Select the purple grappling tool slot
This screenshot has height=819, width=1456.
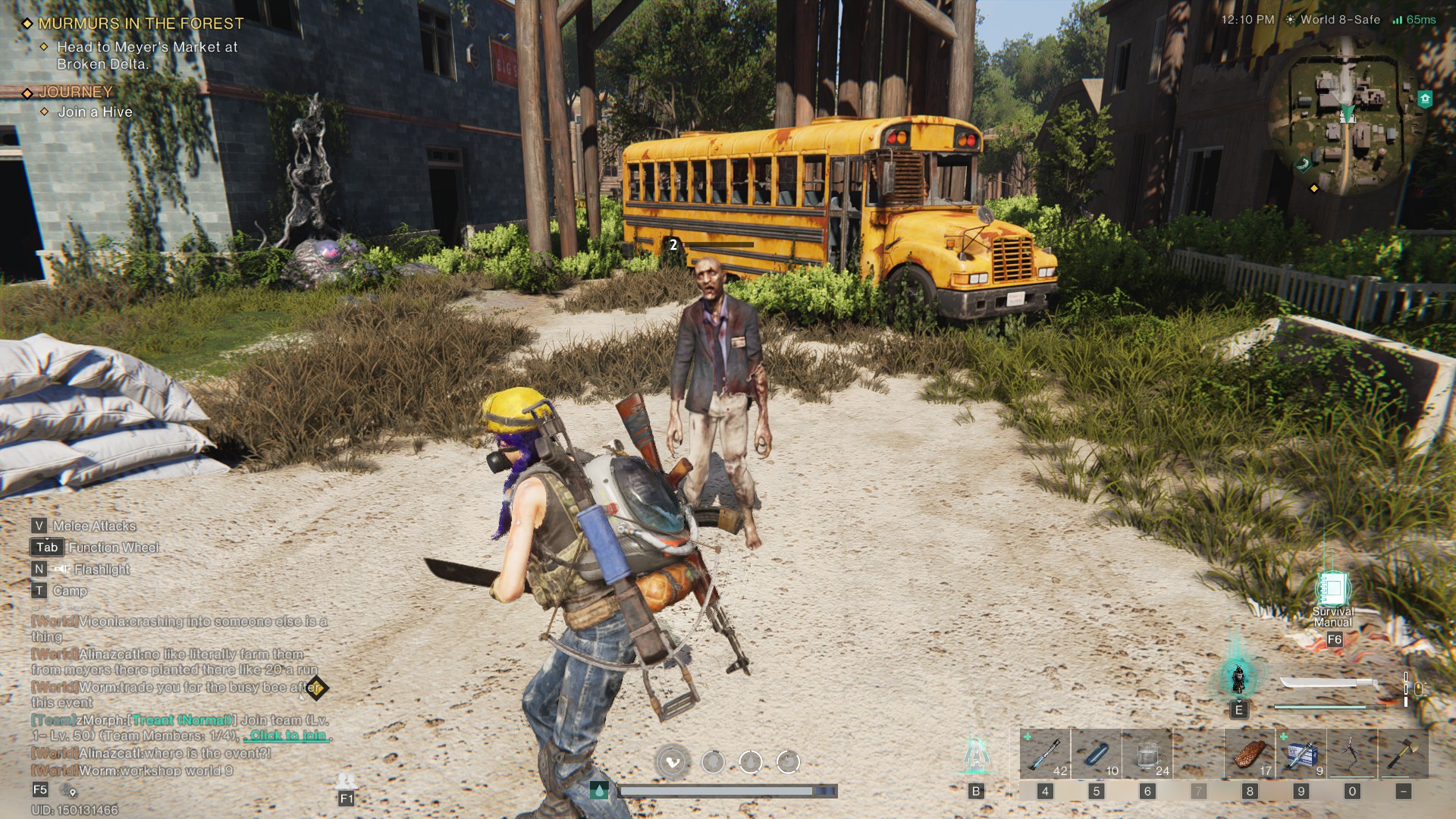(x=1352, y=753)
